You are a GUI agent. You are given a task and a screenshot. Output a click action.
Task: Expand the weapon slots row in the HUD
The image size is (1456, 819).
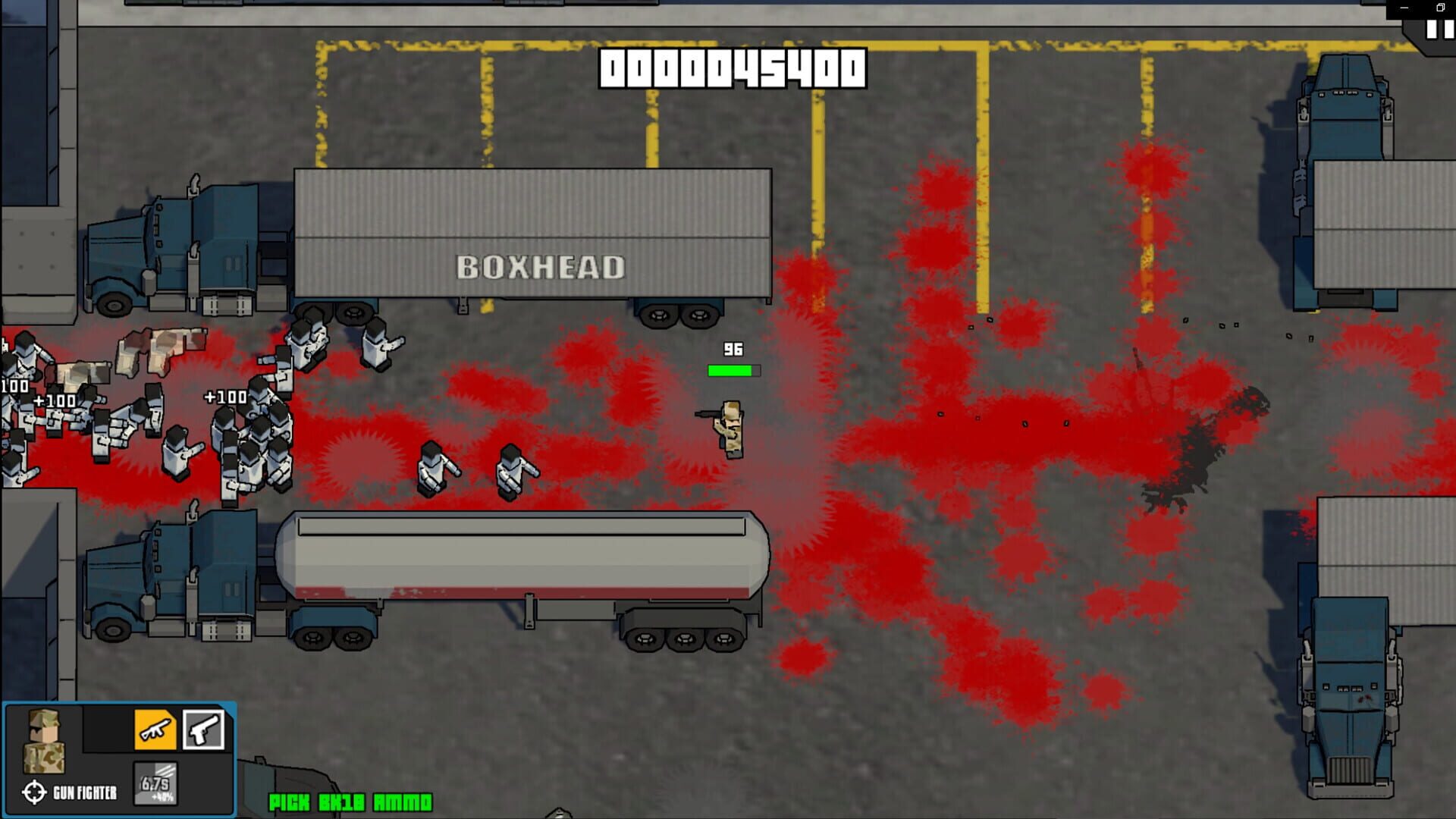pyautogui.click(x=179, y=730)
